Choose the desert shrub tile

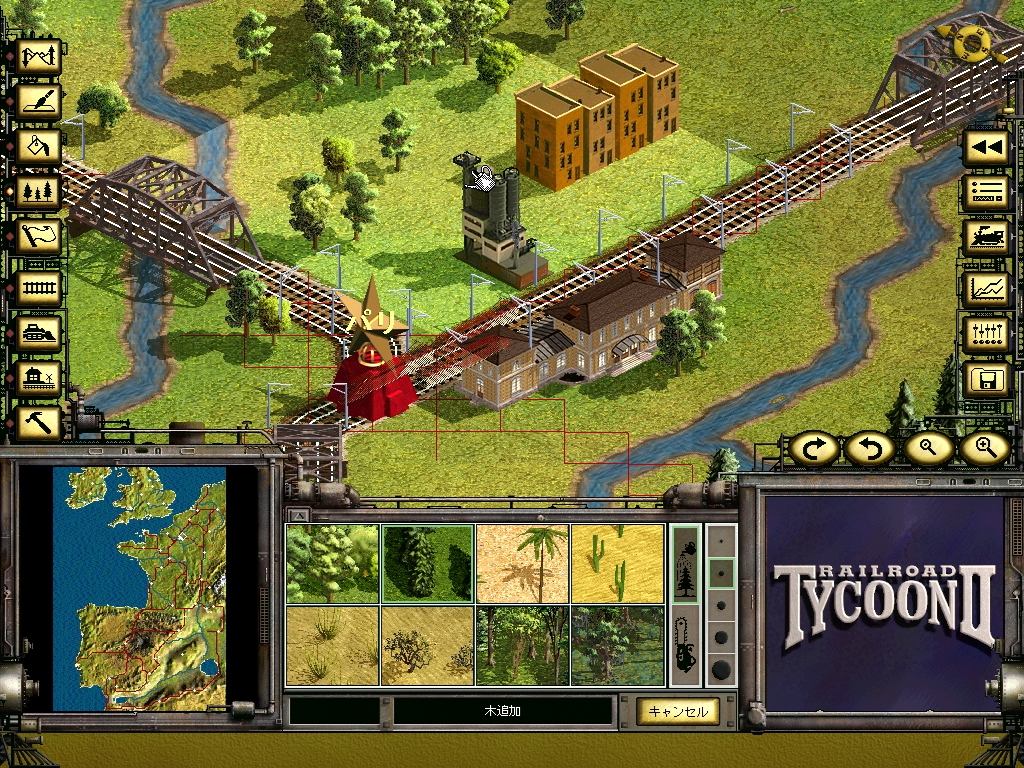[x=428, y=645]
